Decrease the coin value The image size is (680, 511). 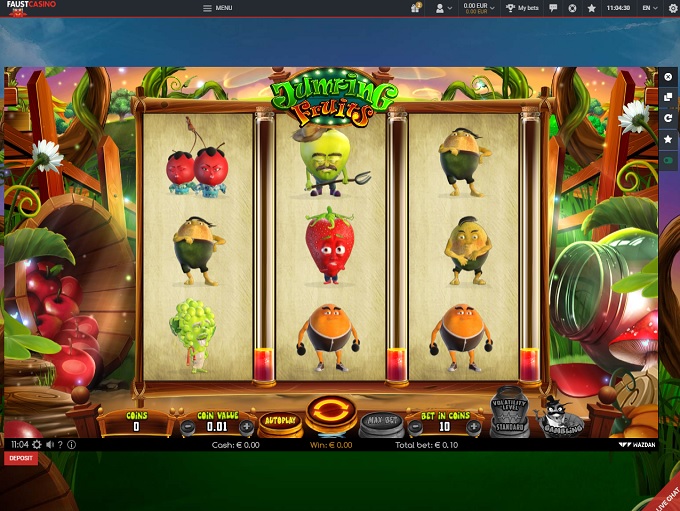(x=186, y=427)
